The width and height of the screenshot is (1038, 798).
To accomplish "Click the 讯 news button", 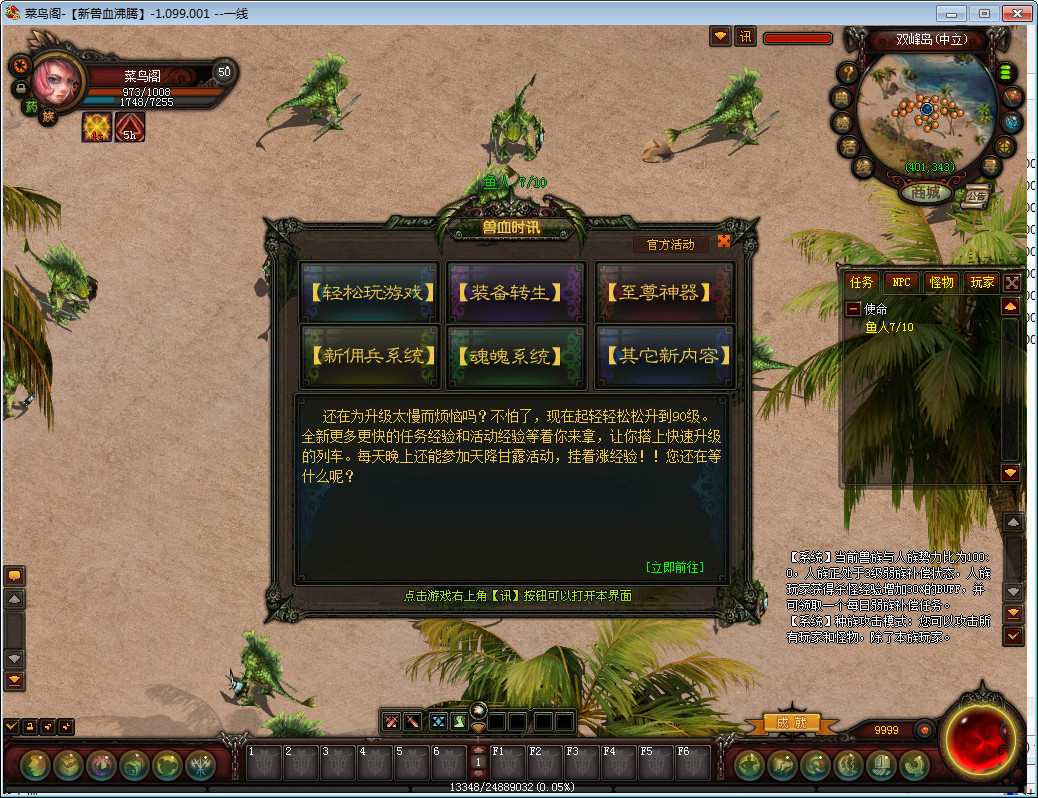I will point(745,37).
